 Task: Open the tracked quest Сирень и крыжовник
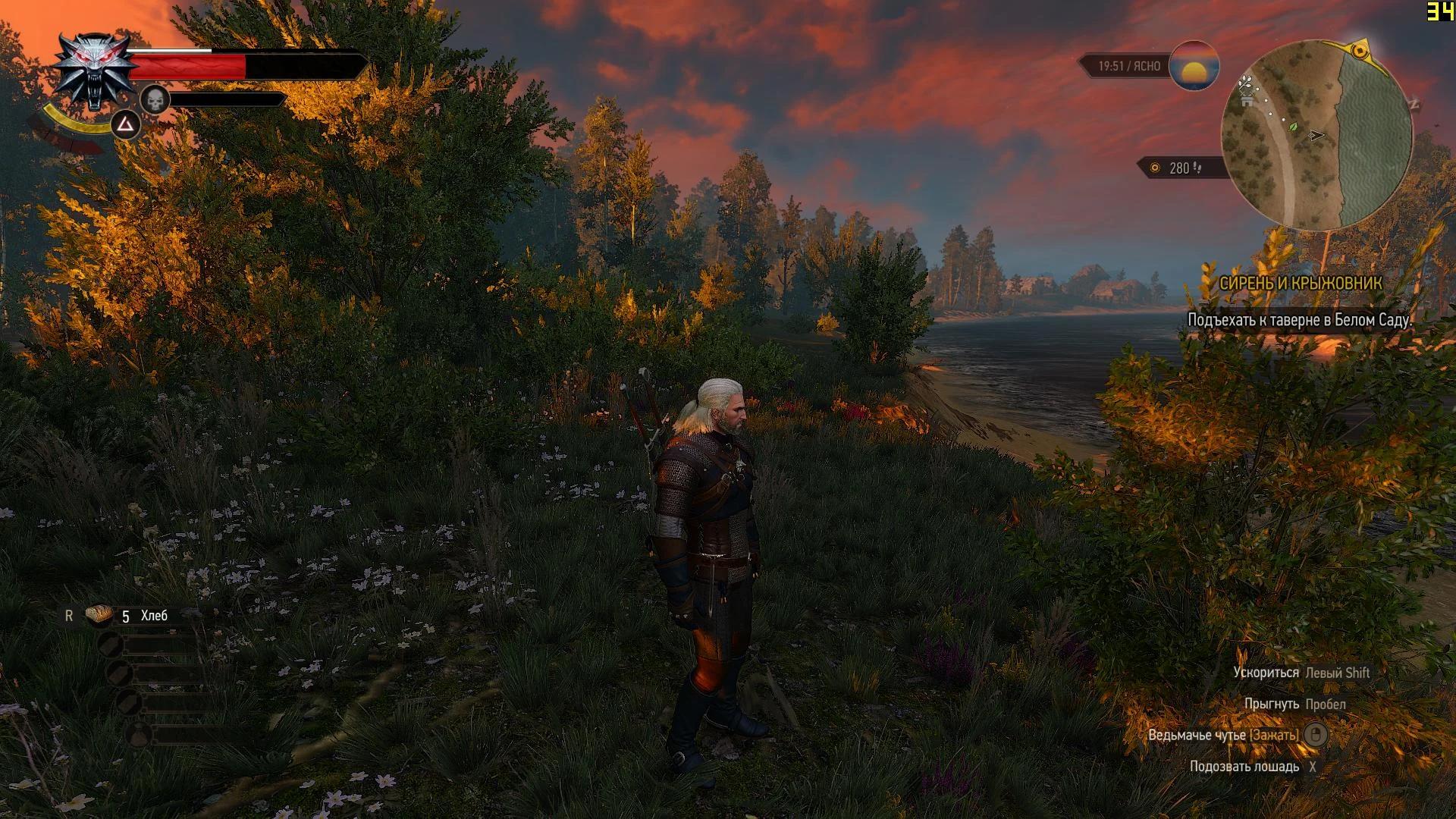point(1300,283)
